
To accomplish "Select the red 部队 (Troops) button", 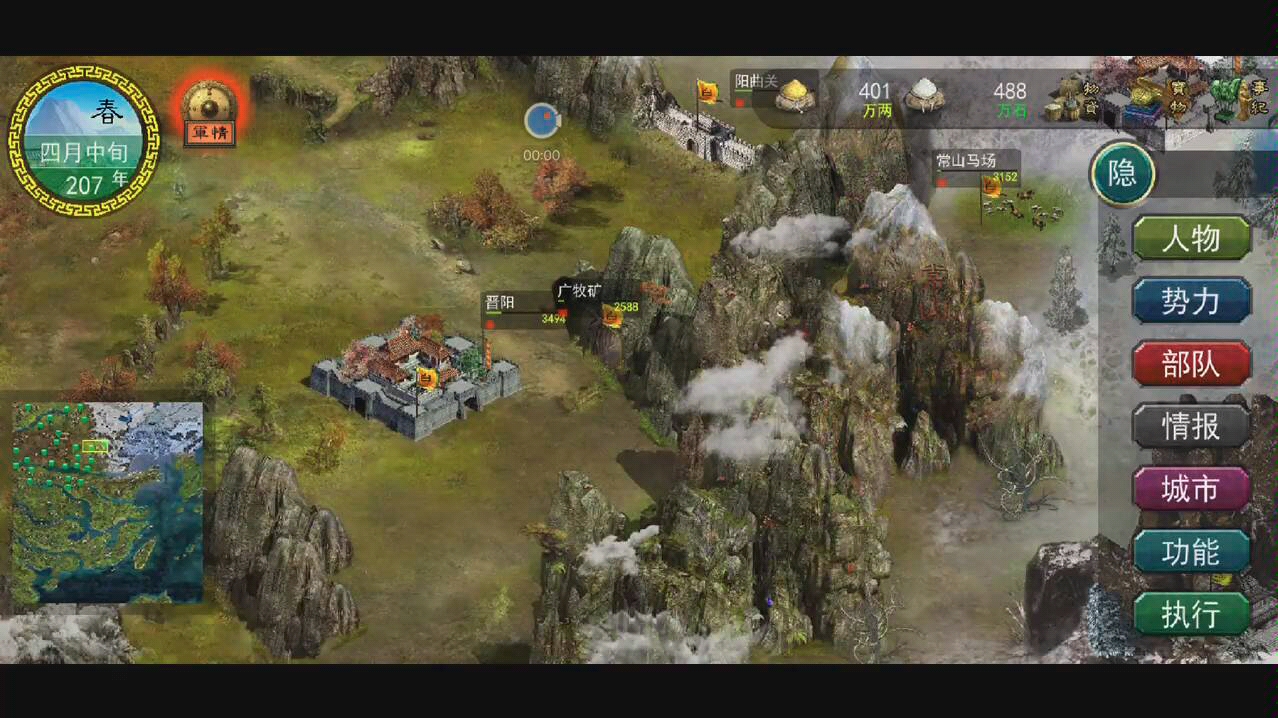I will pos(1191,364).
